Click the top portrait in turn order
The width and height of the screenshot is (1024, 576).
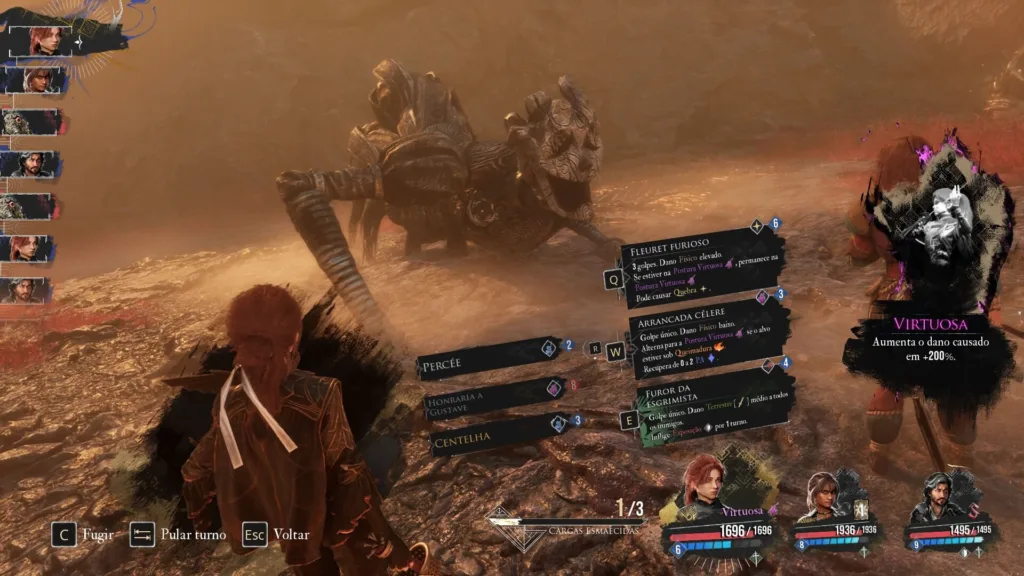tap(46, 40)
